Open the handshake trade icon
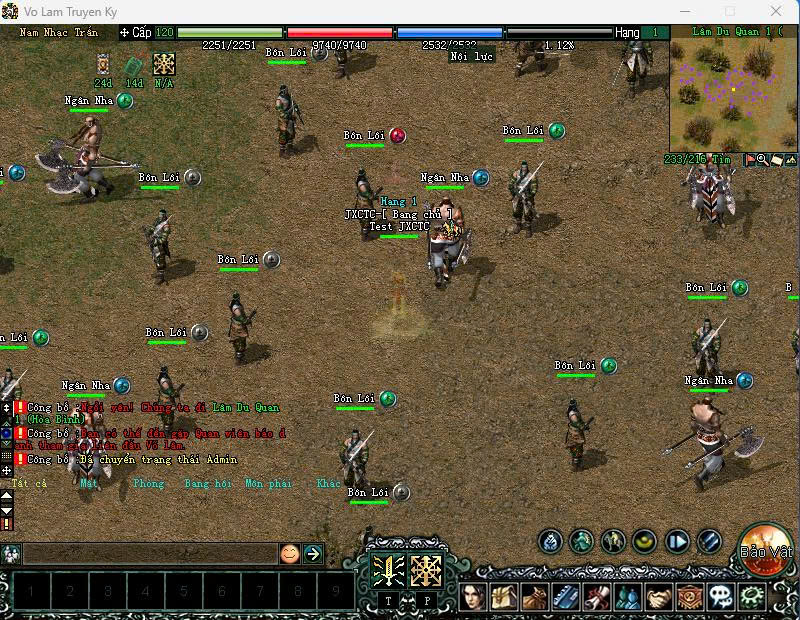Screen dimensions: 800x620 pyautogui.click(x=659, y=598)
